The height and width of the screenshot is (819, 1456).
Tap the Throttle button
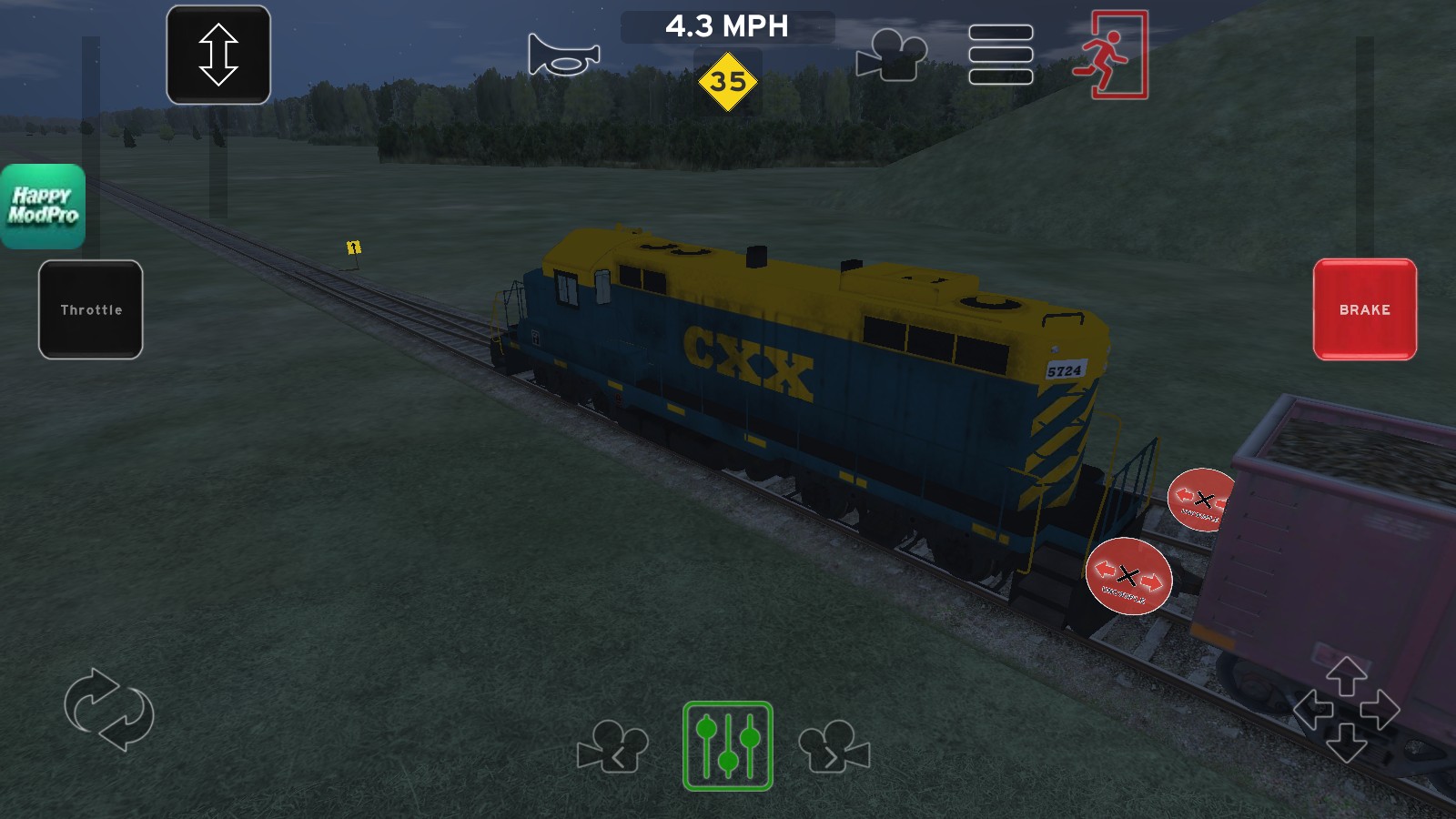tap(91, 309)
